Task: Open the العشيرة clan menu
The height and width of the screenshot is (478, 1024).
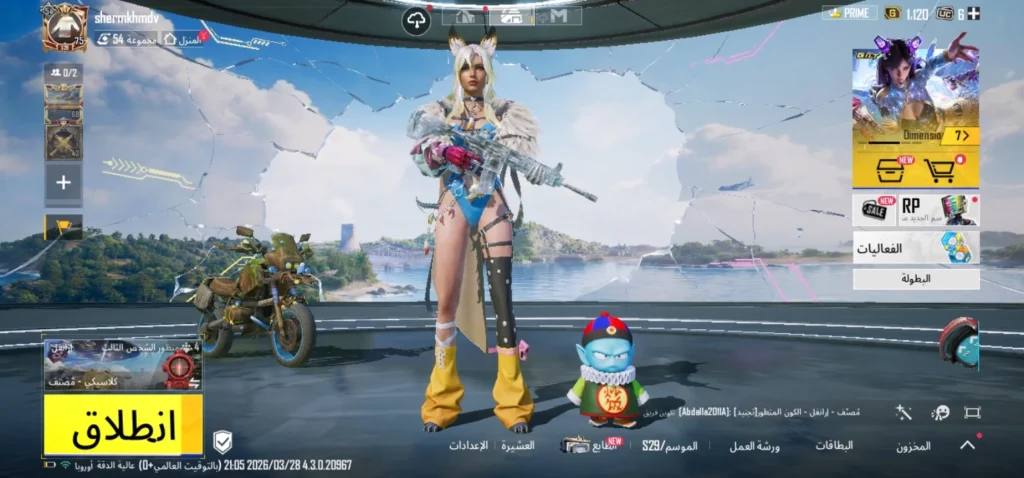Action: 518,445
